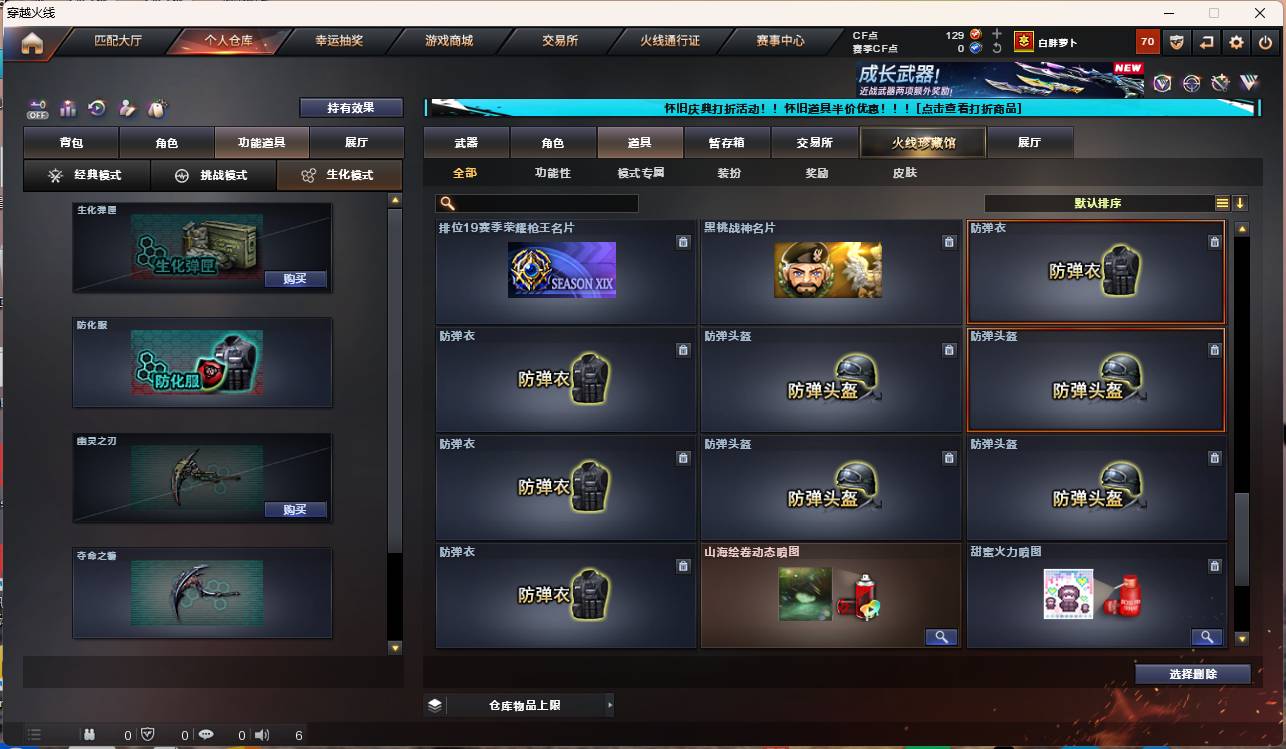
Task: Toggle list view beside 默认排序
Action: (1222, 203)
